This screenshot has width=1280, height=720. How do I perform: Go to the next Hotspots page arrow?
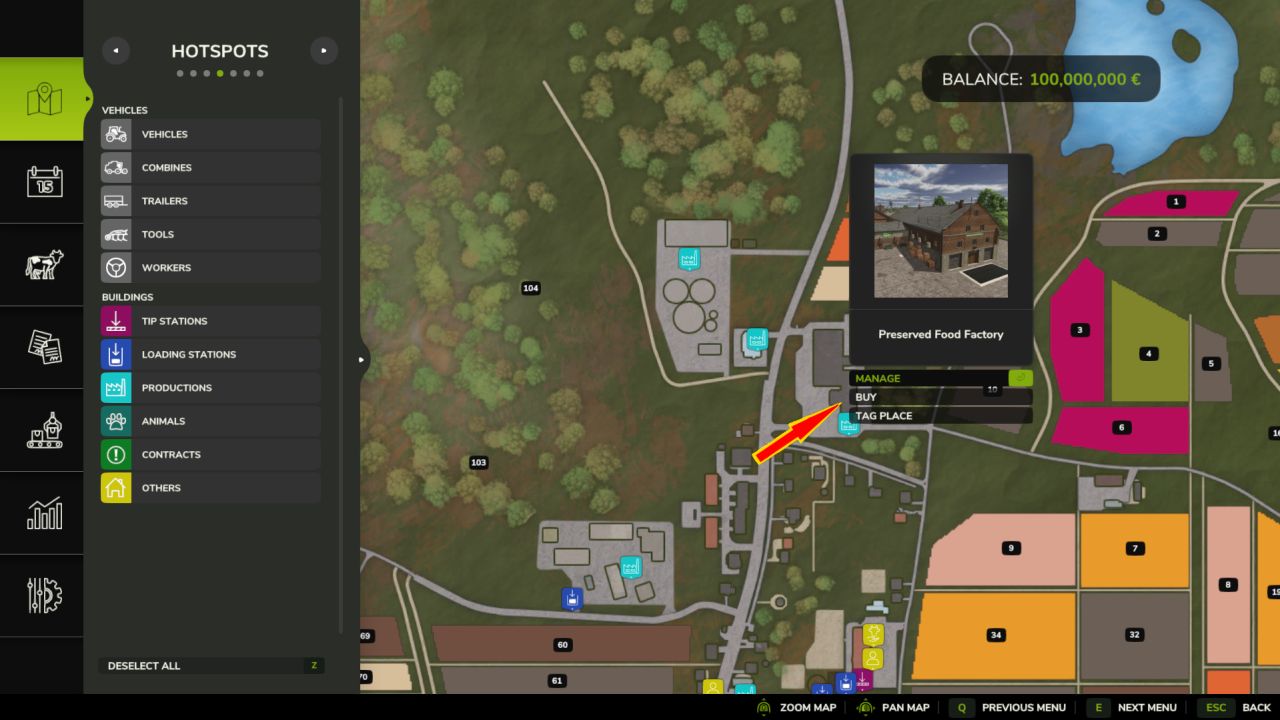tap(323, 51)
